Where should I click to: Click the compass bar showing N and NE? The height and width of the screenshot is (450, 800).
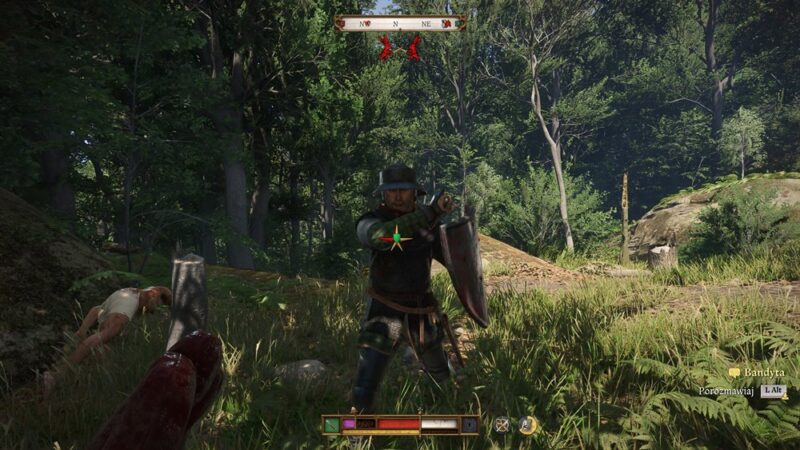400,23
